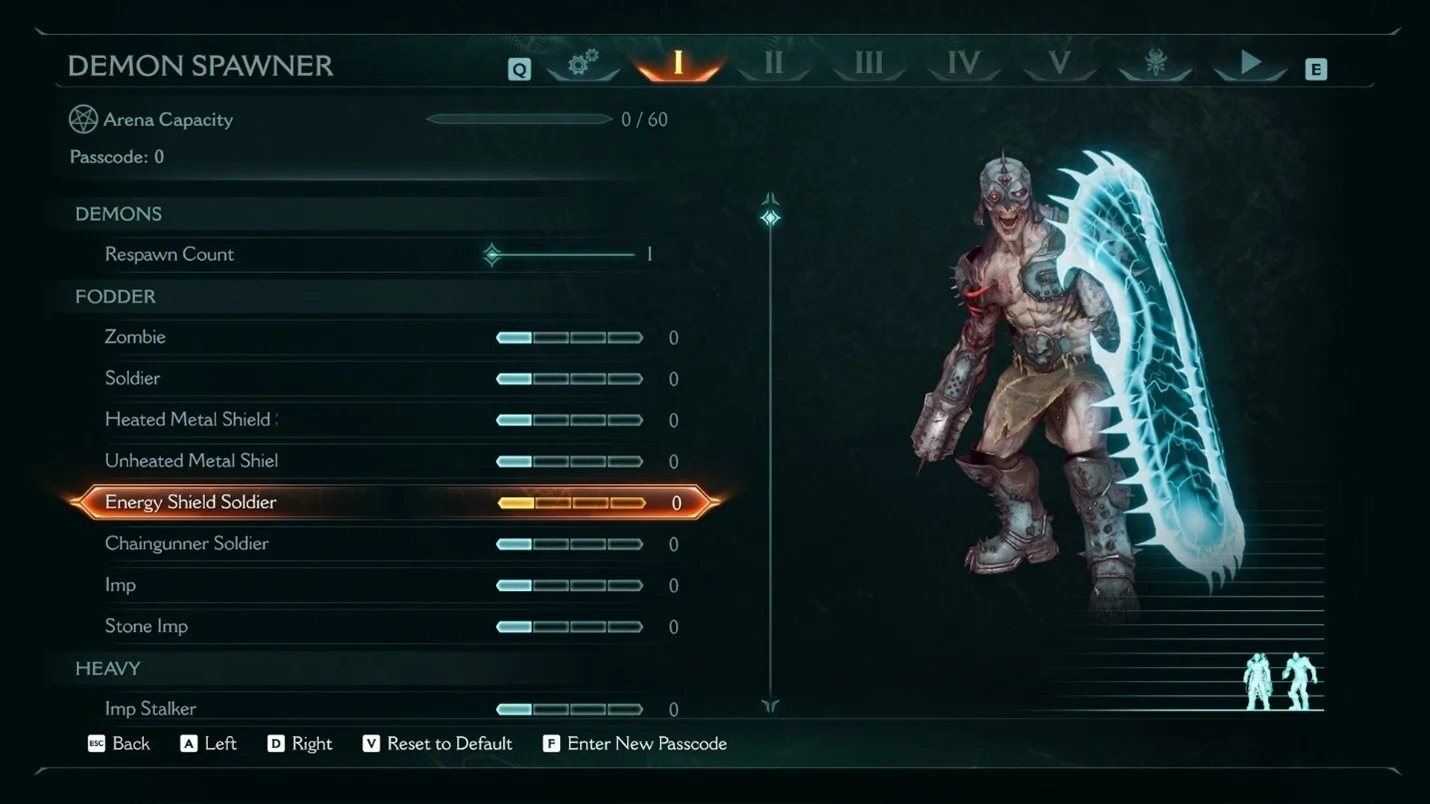Switch to wave III tab

[868, 64]
